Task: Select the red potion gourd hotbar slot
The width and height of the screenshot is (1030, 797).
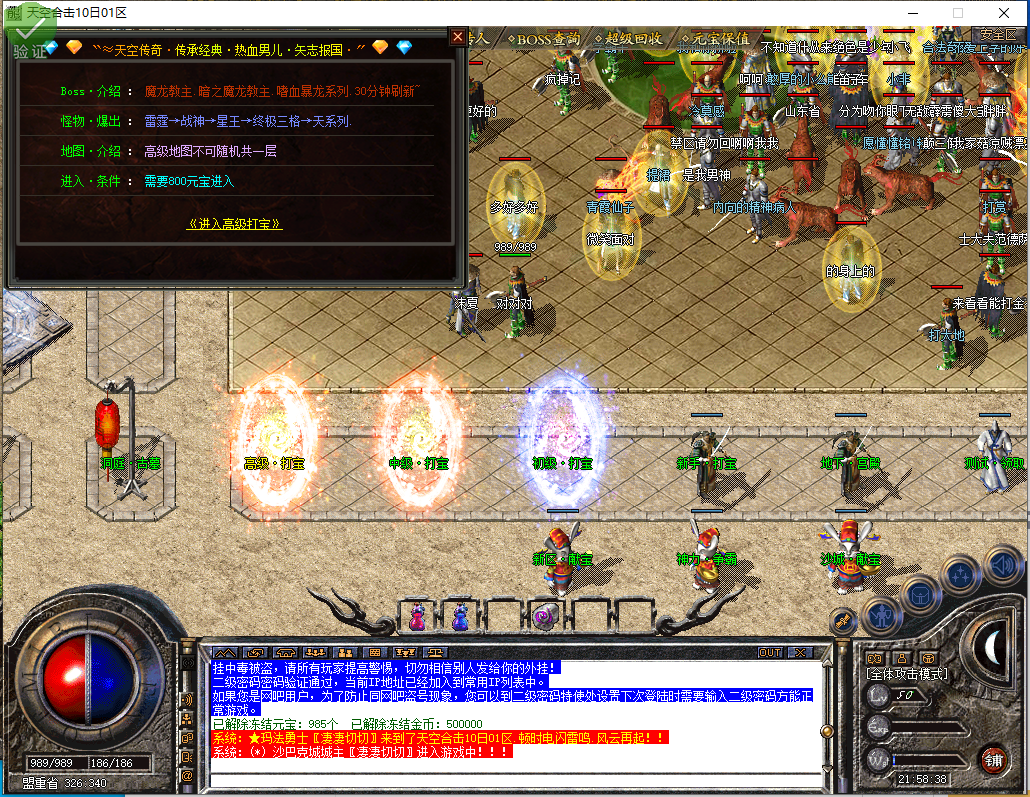Action: coord(418,614)
